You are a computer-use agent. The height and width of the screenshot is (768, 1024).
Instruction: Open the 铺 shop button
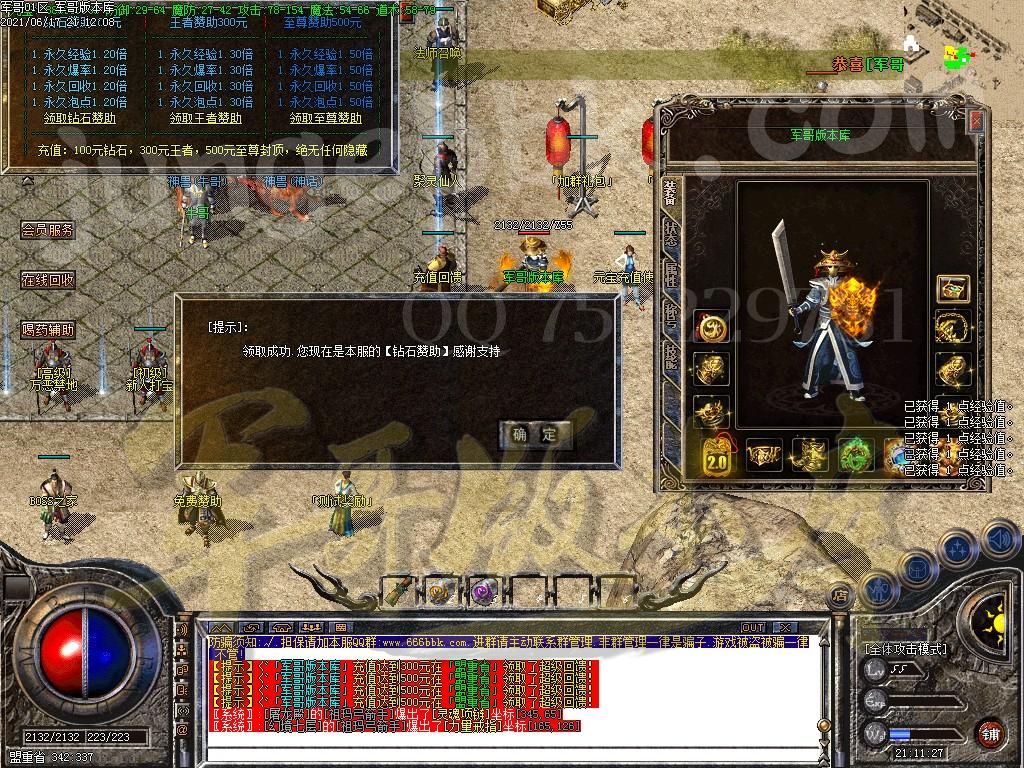(x=990, y=733)
